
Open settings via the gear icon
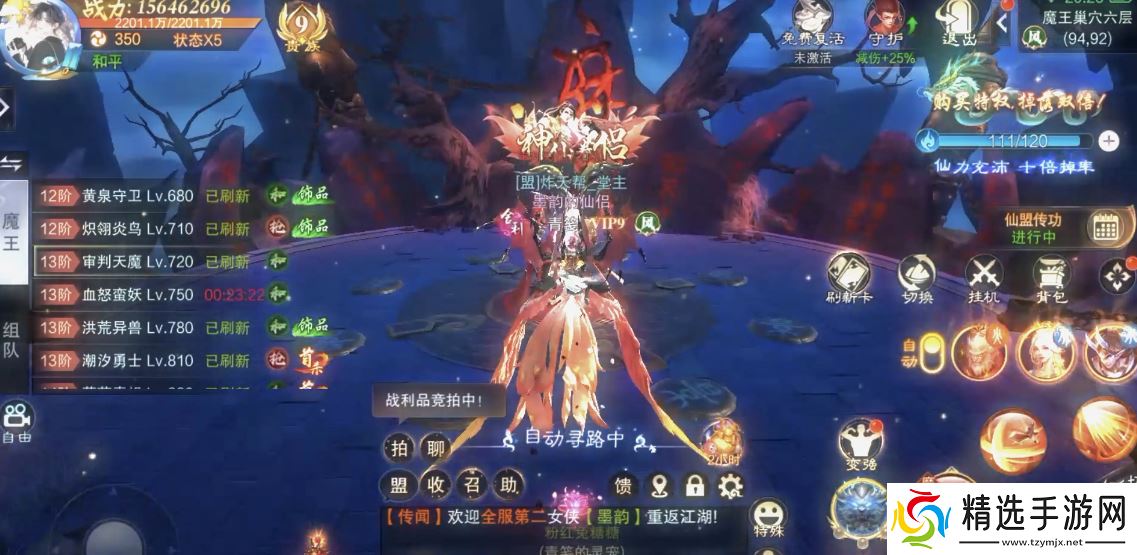[x=732, y=486]
